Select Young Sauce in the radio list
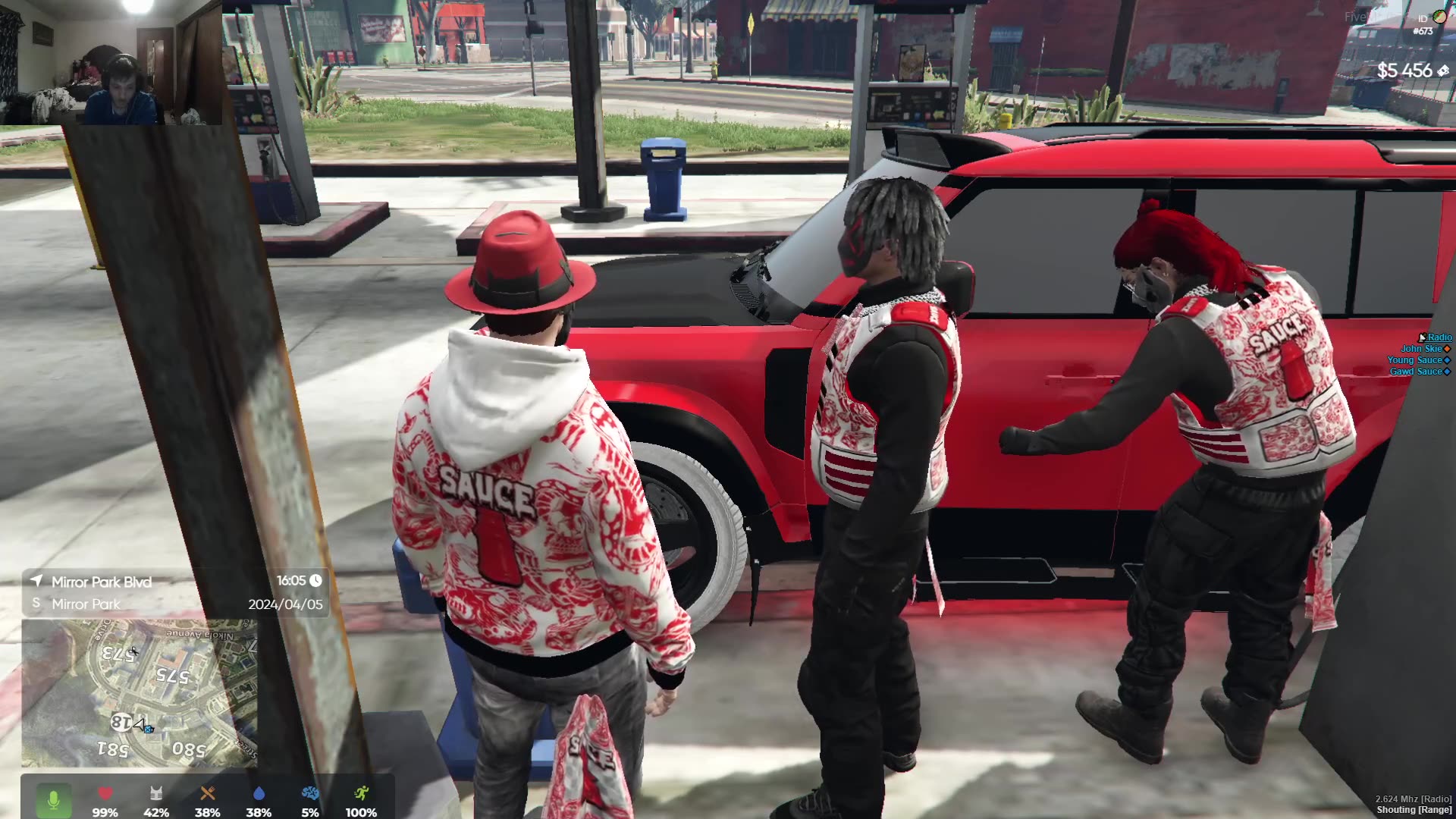The image size is (1456, 819). coord(1415,360)
